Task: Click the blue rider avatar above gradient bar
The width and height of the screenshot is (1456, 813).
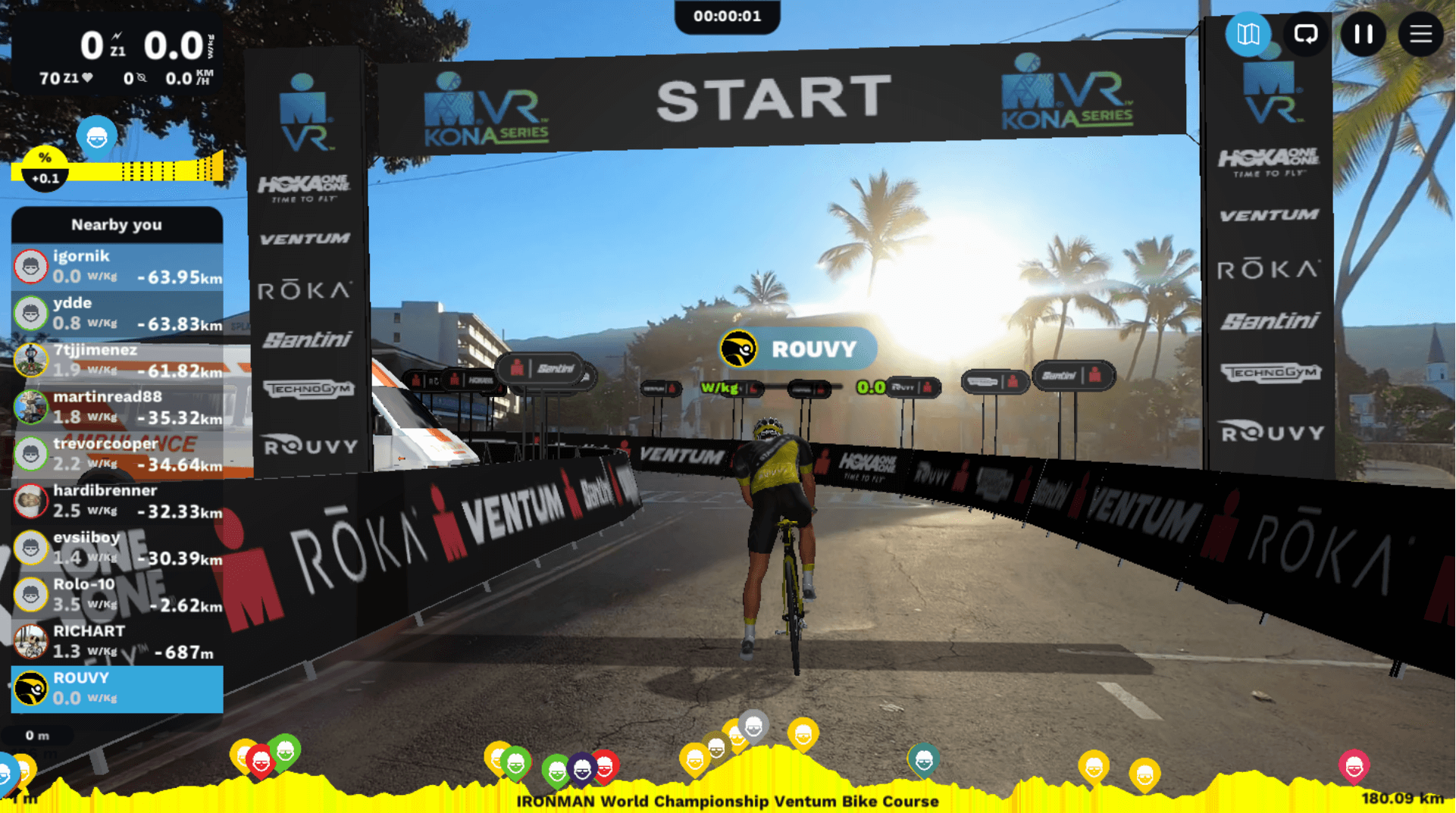Action: pyautogui.click(x=96, y=137)
